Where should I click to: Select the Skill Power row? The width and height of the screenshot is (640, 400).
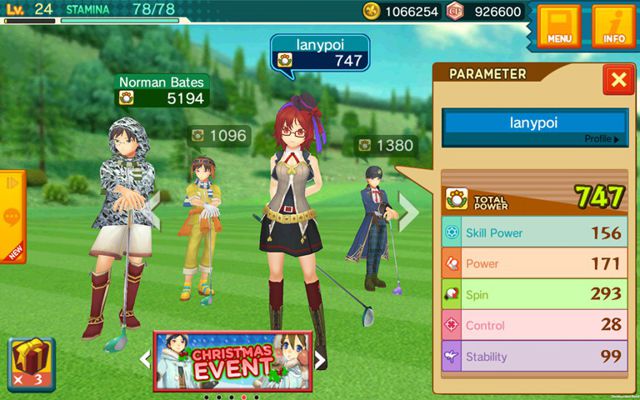point(534,234)
